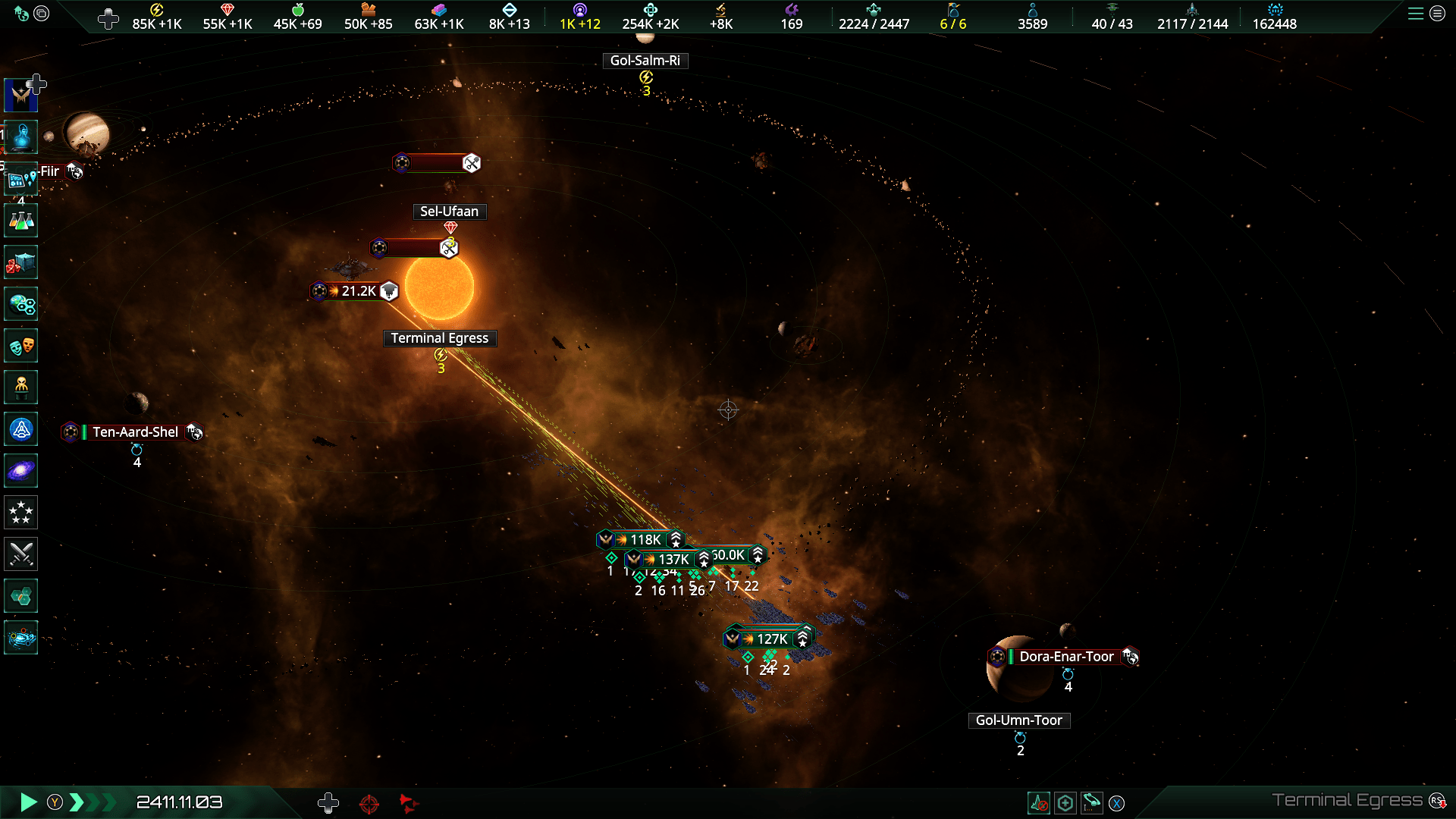
Task: Open the Internal Market dice and crate icon
Action: click(x=20, y=262)
